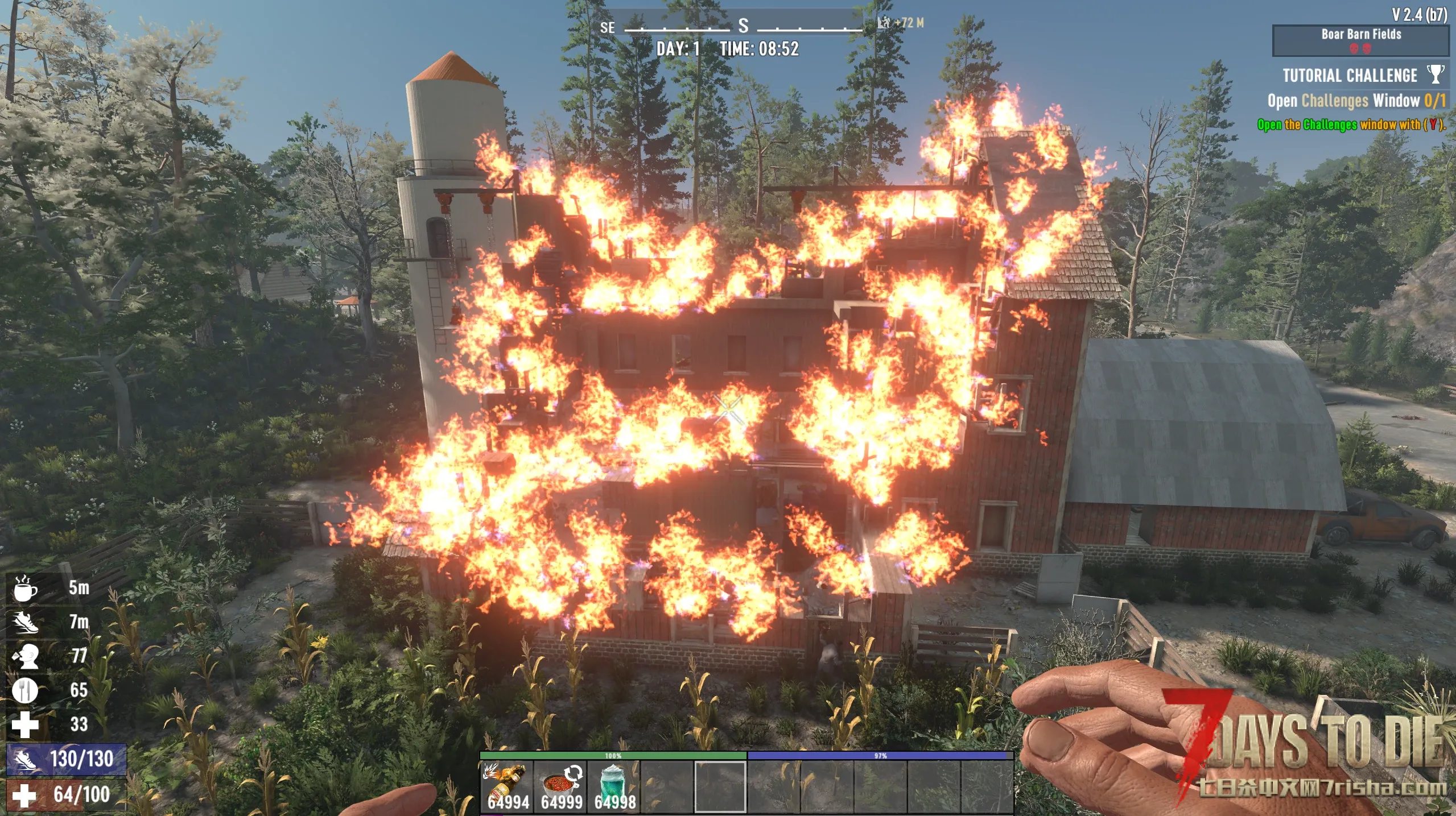Click the fork and knife hunger icon
The height and width of the screenshot is (816, 1456).
point(25,690)
